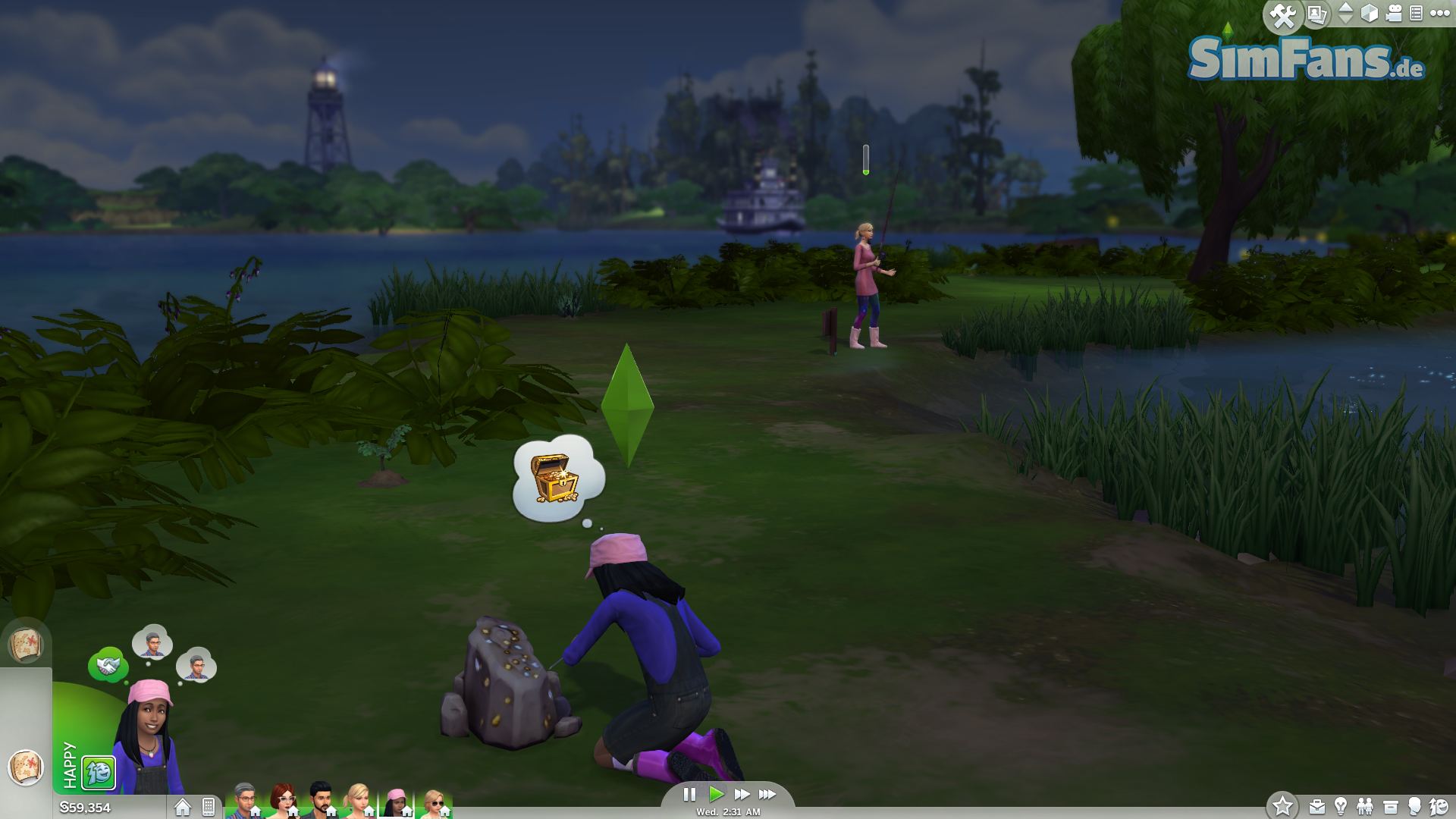Open the inventory box panel
The image size is (1456, 819).
click(x=1390, y=807)
